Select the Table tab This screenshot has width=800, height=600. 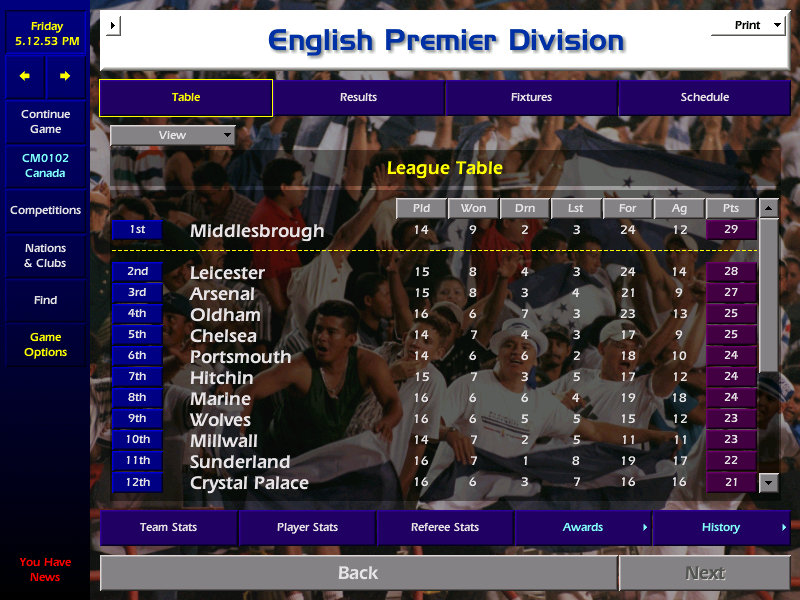click(x=186, y=97)
